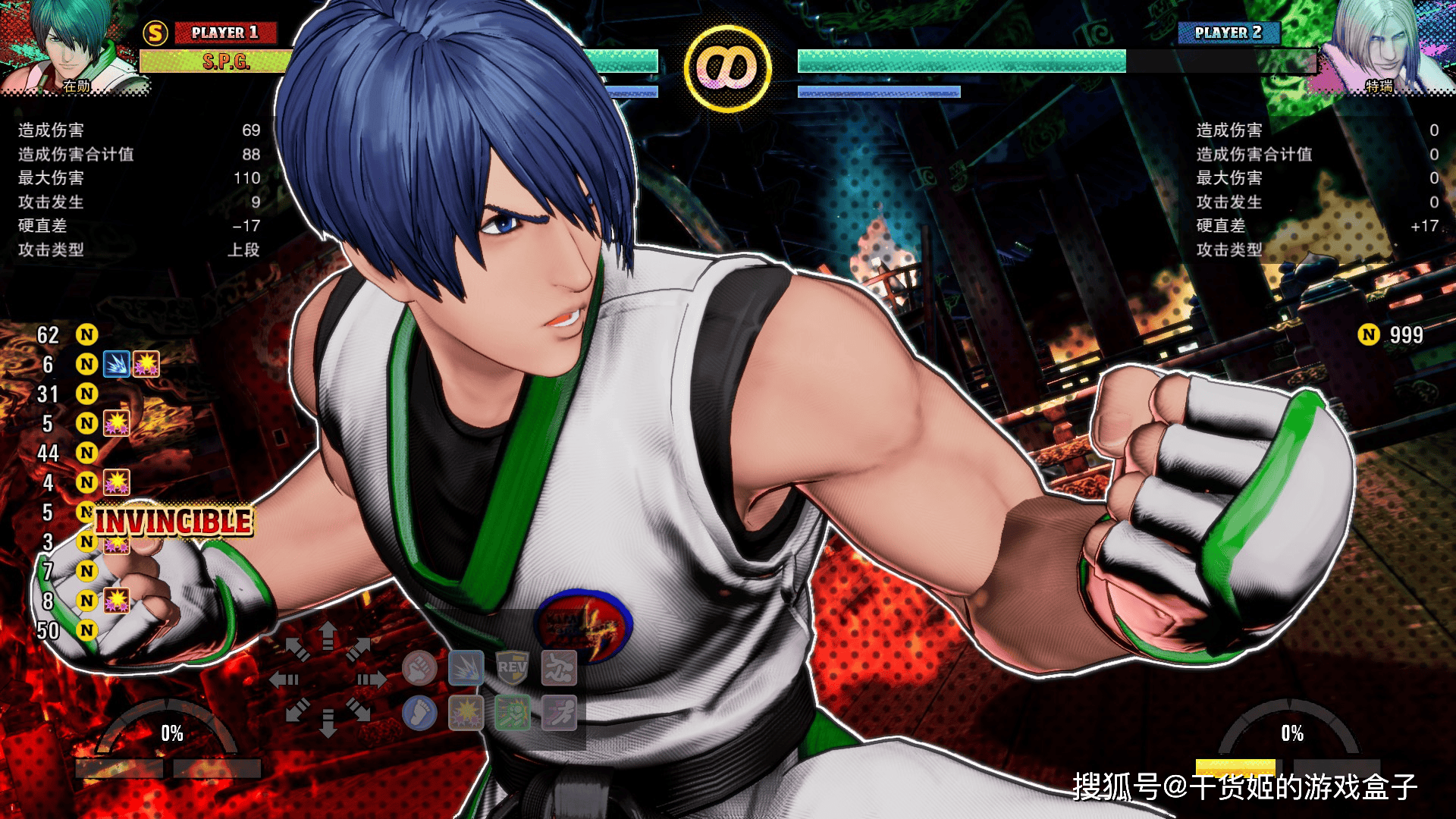Click the S.P.G. gauge label
Viewport: 1456px width, 819px height.
click(x=225, y=61)
